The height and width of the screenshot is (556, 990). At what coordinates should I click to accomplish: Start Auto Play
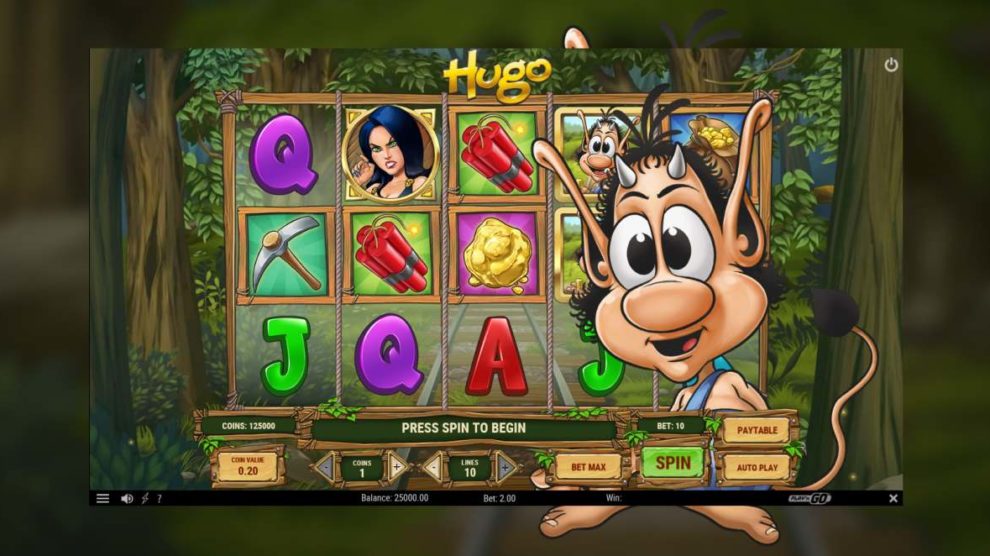coord(755,467)
